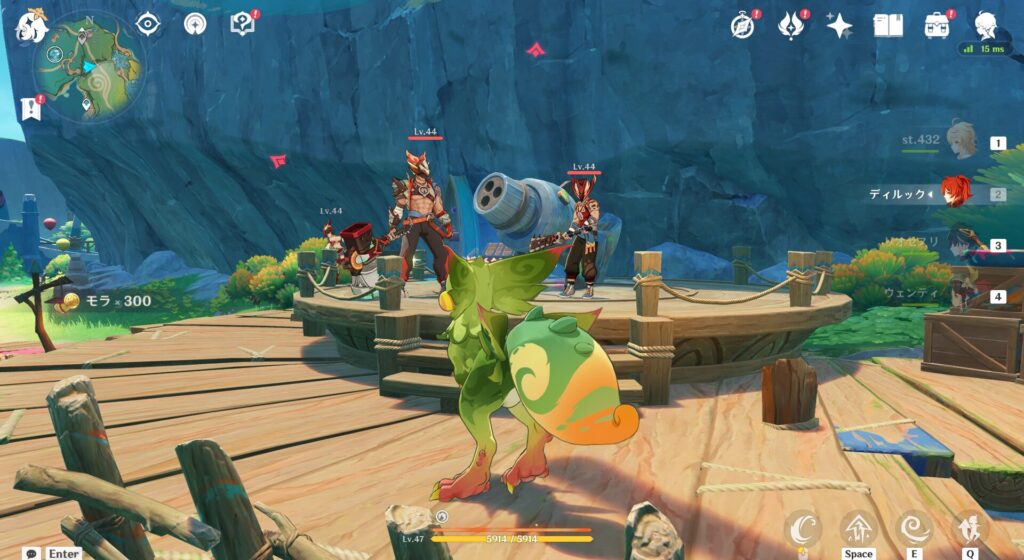
Task: Open the bookmark icon with exclamation mark
Action: tap(30, 108)
